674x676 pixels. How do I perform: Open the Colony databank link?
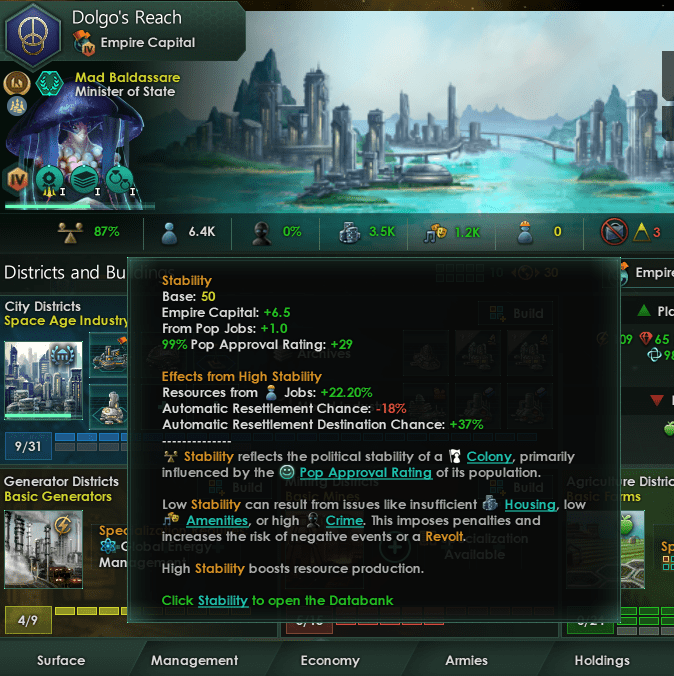[489, 457]
